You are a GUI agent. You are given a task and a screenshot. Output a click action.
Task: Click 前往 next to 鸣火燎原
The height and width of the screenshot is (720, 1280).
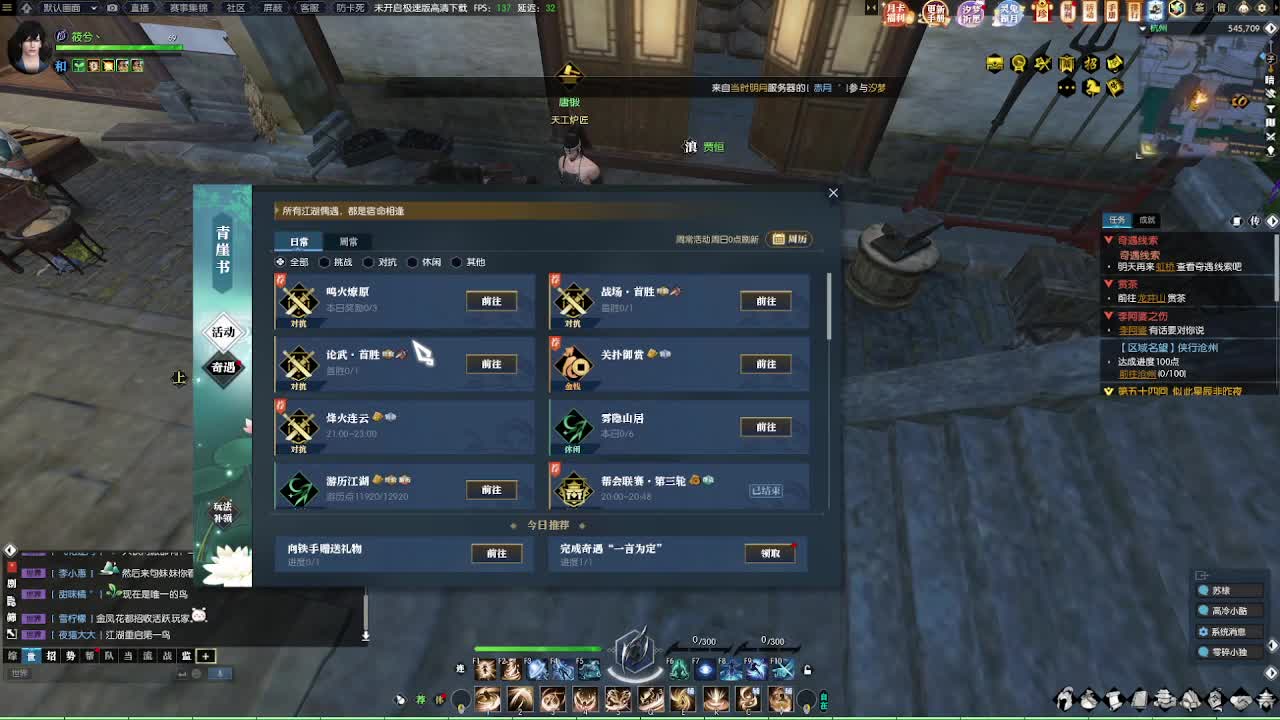tap(490, 301)
